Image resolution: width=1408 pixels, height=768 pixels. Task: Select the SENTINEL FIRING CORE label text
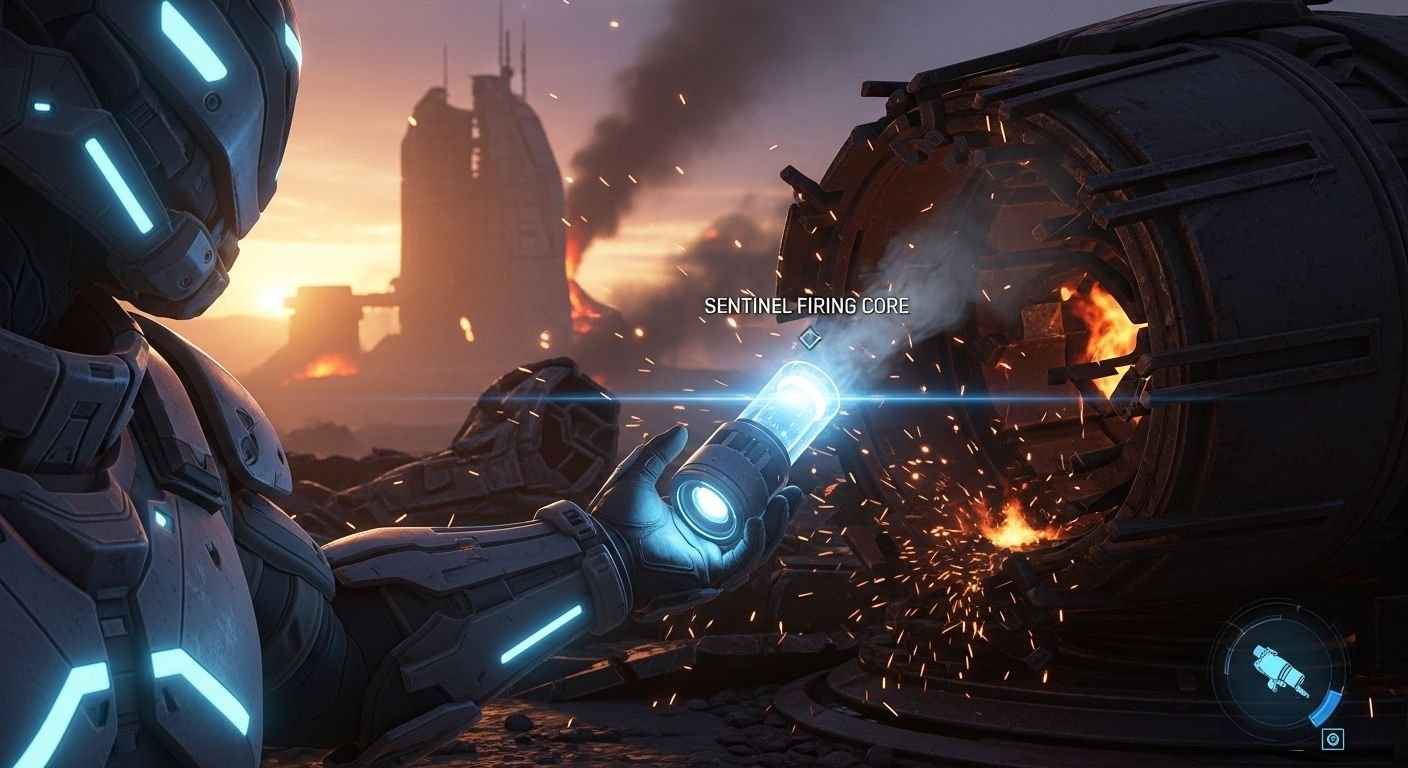point(806,307)
